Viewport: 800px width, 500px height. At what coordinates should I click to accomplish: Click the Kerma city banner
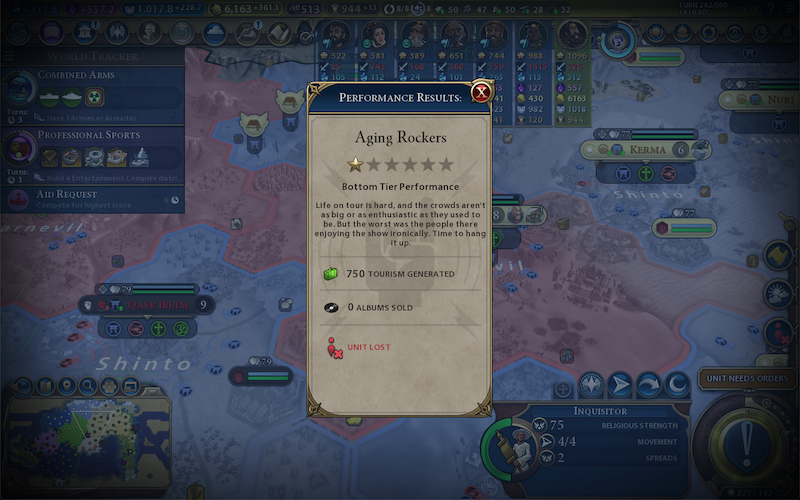(x=645, y=150)
